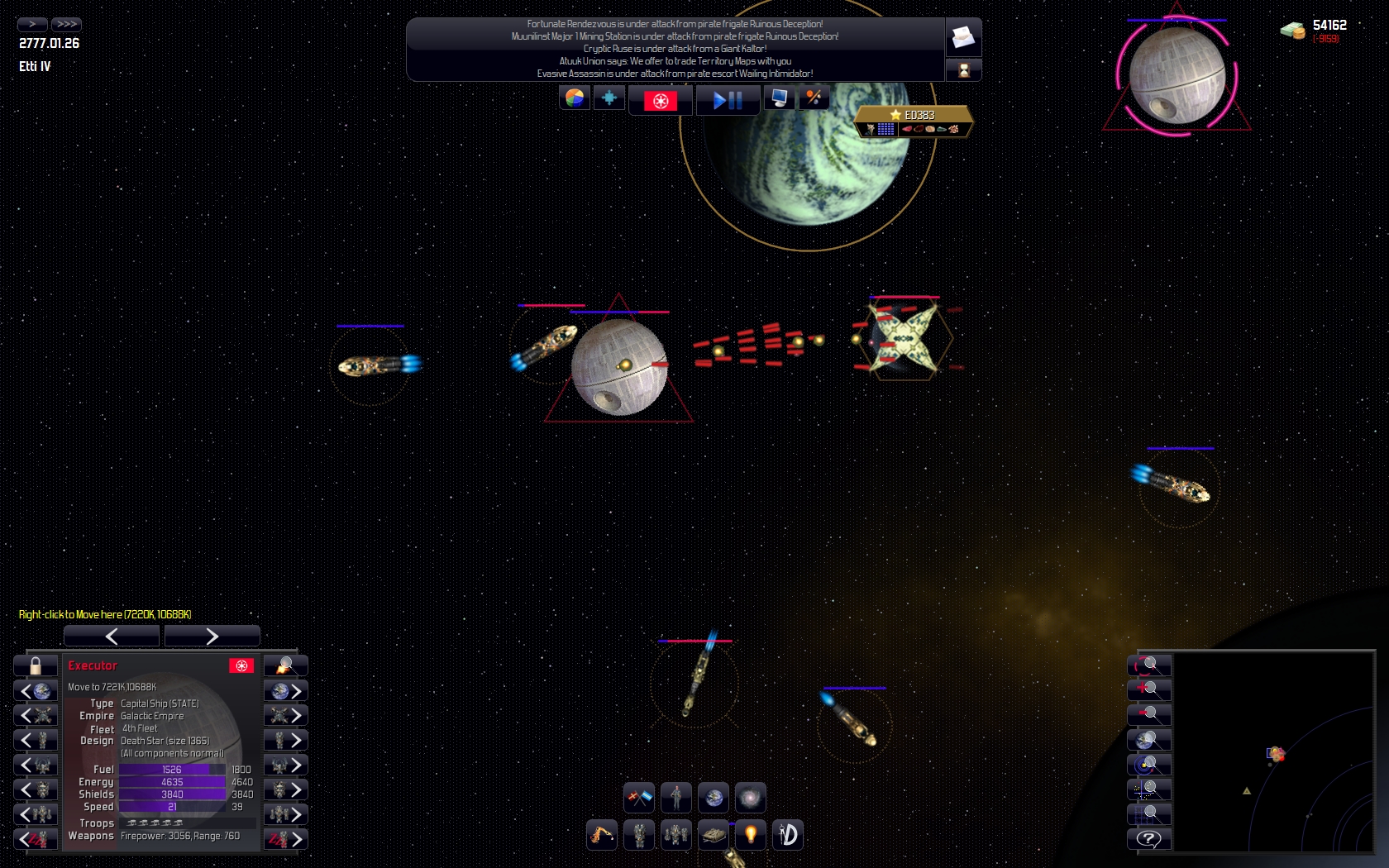Image resolution: width=1389 pixels, height=868 pixels.
Task: Open the message history envelope button
Action: tap(963, 37)
